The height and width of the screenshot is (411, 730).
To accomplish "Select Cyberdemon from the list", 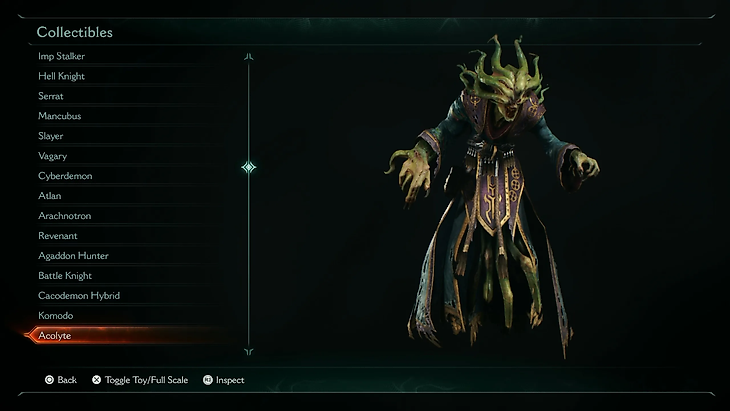I will [x=65, y=176].
